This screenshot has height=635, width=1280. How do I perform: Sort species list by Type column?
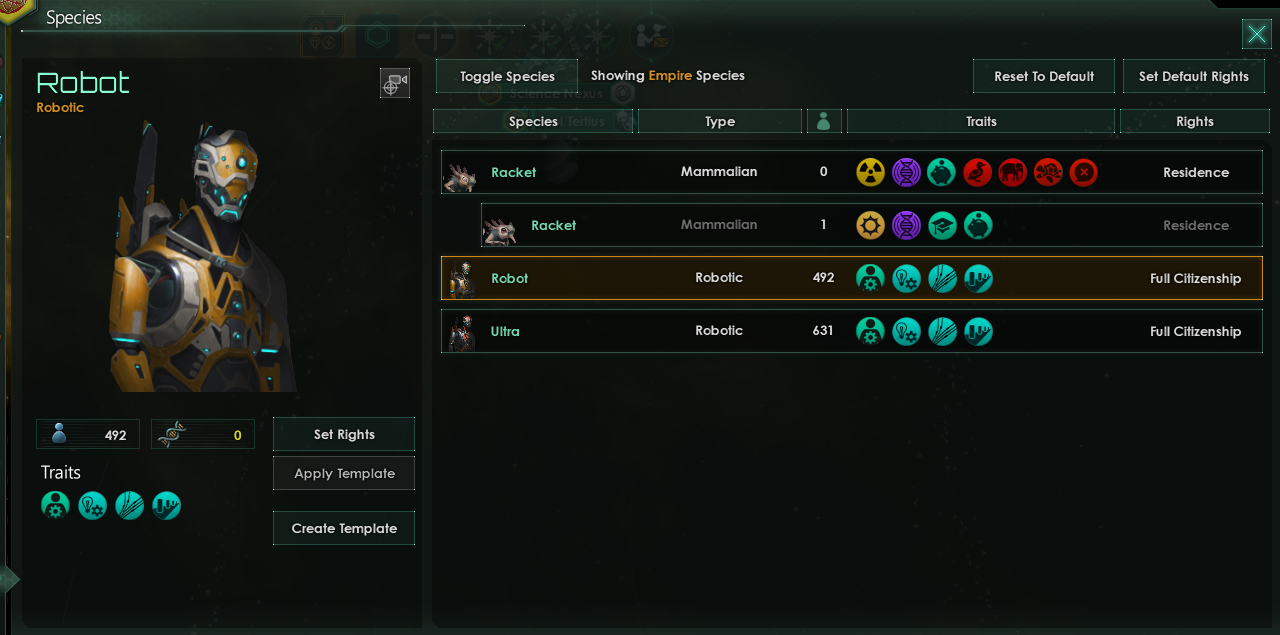(719, 122)
